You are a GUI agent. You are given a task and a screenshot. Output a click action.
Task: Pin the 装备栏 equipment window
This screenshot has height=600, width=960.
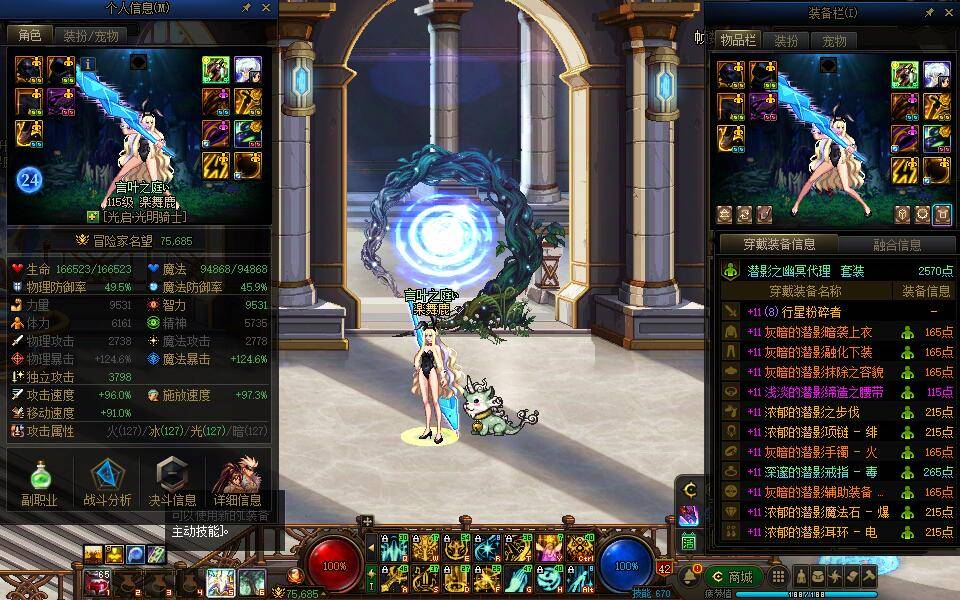point(930,13)
